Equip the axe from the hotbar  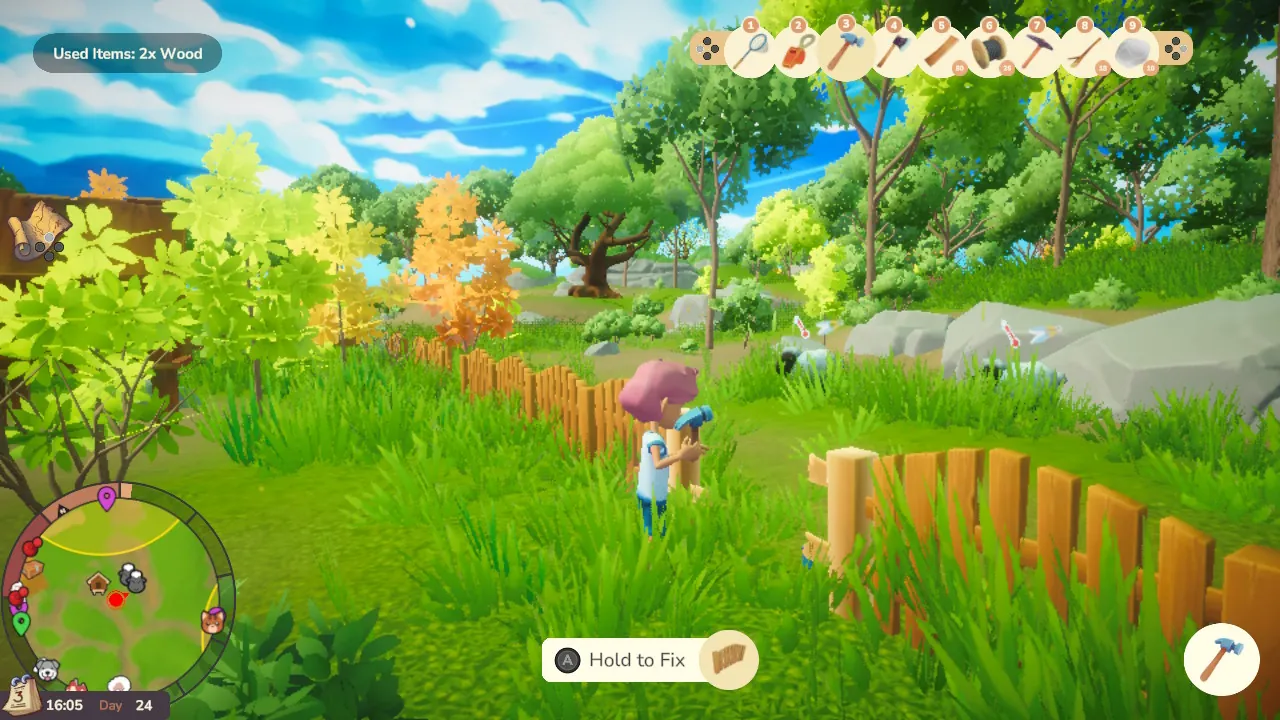893,50
